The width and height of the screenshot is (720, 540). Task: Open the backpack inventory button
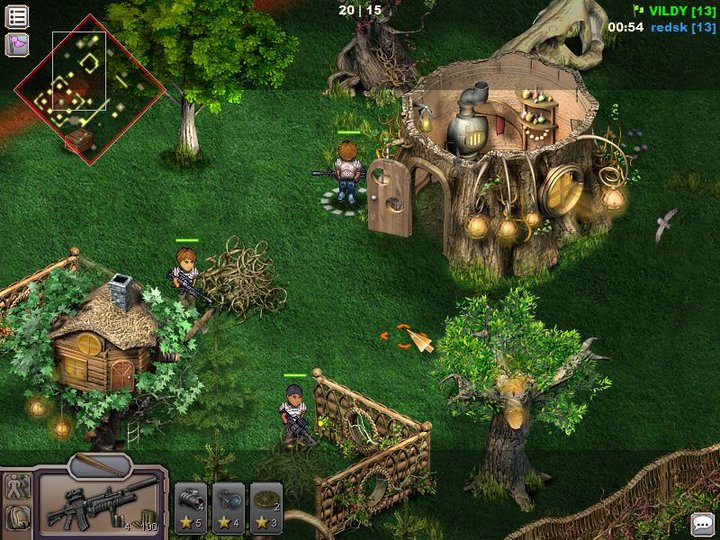[17, 518]
